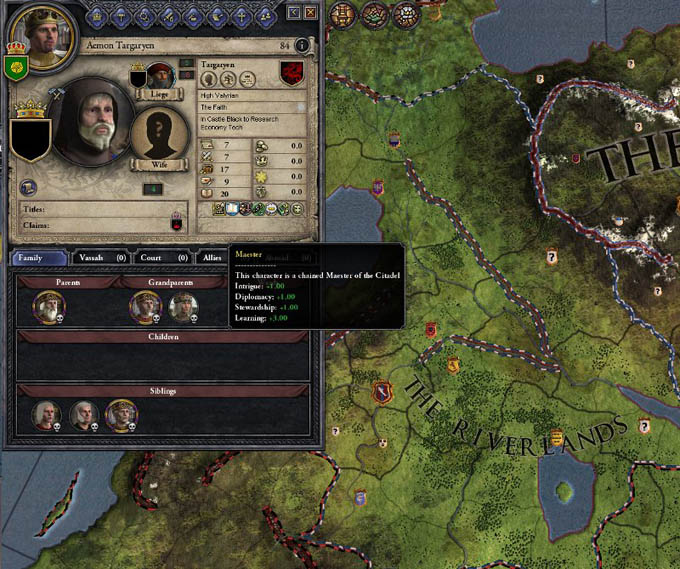Screen dimensions: 680x569
Task: Open the Council tab with the crown icon
Action: tap(98, 14)
